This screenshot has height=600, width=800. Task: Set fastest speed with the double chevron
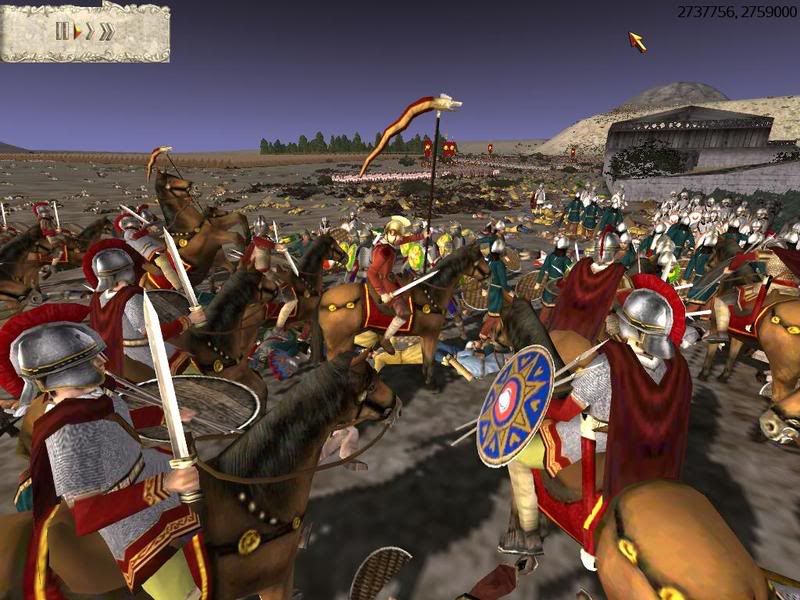[x=106, y=31]
